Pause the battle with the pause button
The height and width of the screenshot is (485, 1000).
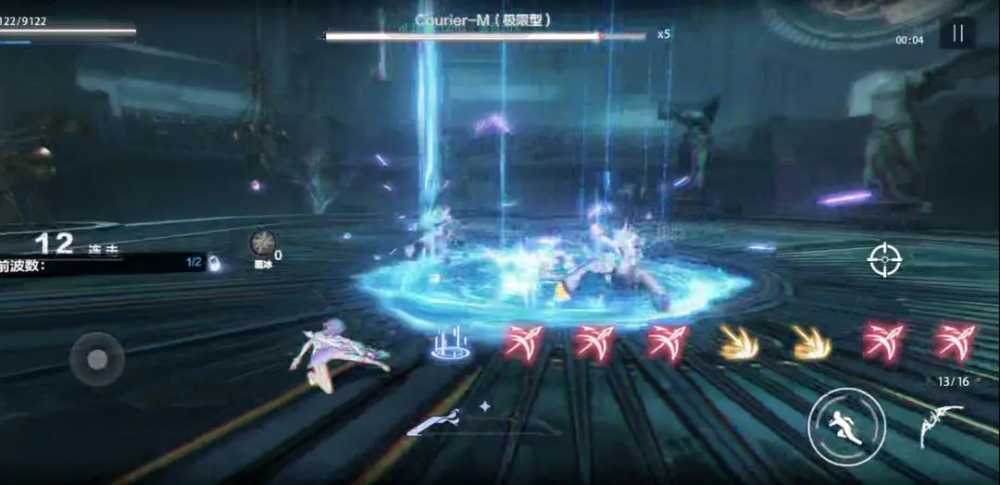click(x=957, y=34)
